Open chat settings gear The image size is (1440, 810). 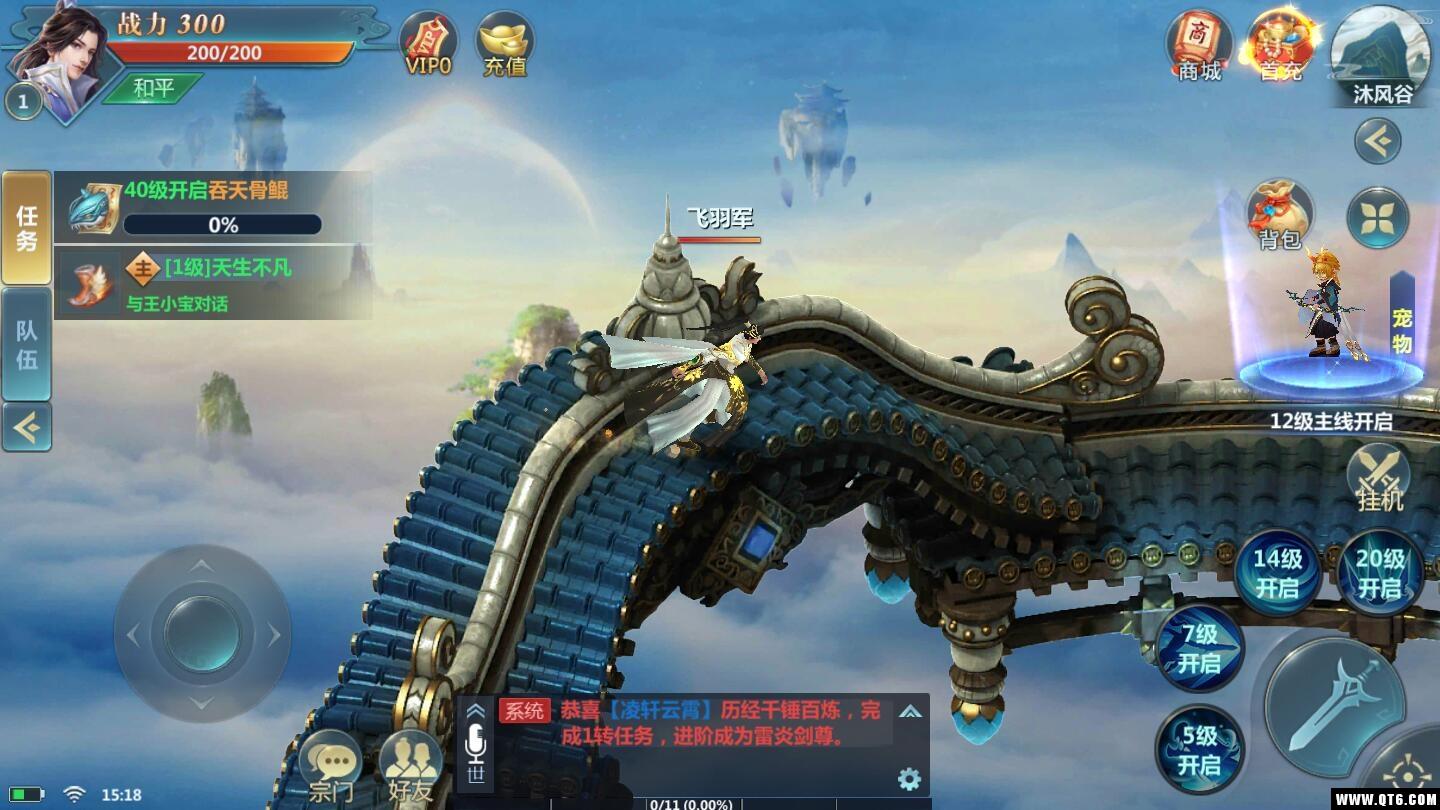(909, 779)
